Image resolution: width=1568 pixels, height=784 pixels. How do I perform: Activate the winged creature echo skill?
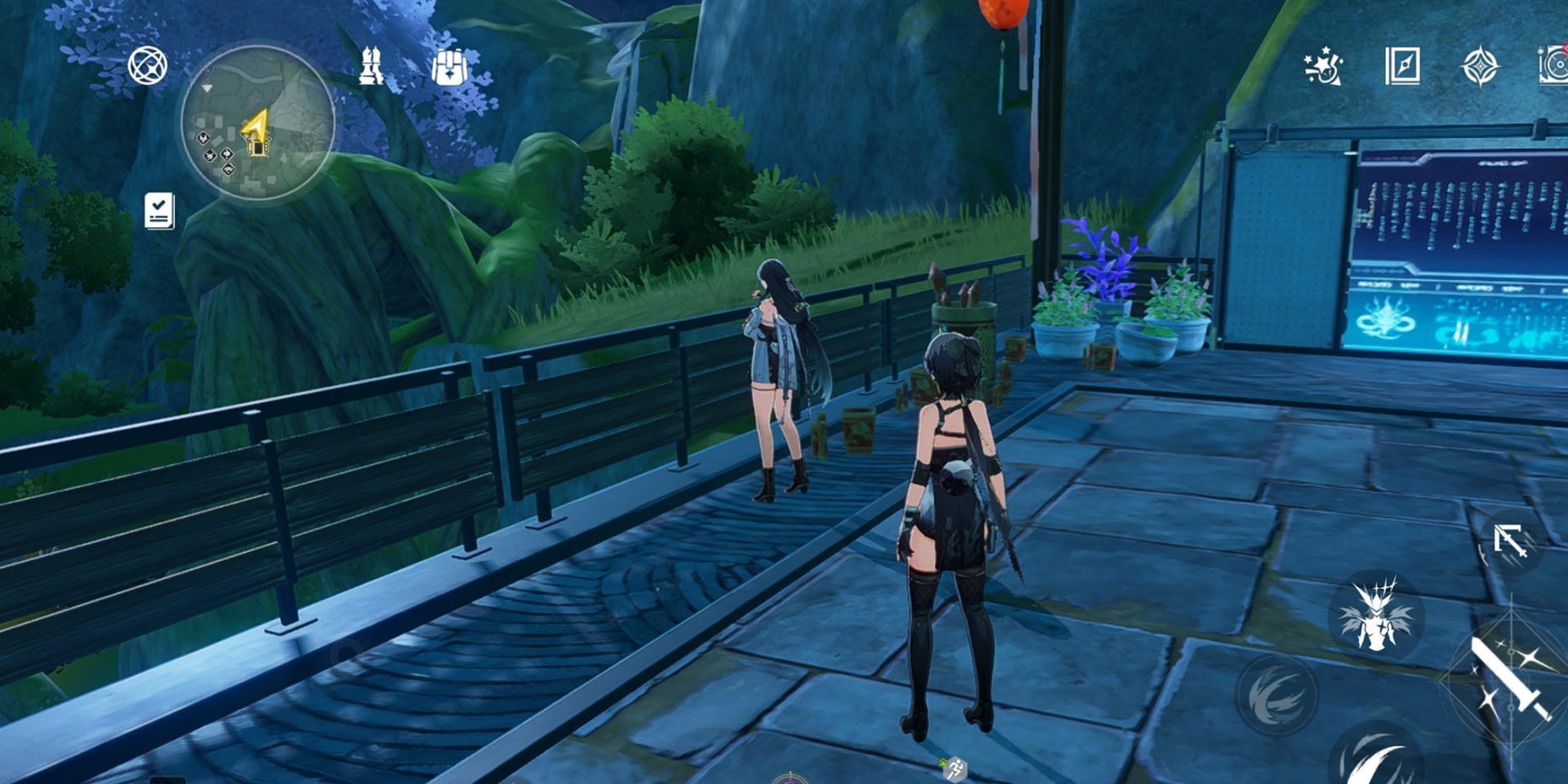point(1377,614)
